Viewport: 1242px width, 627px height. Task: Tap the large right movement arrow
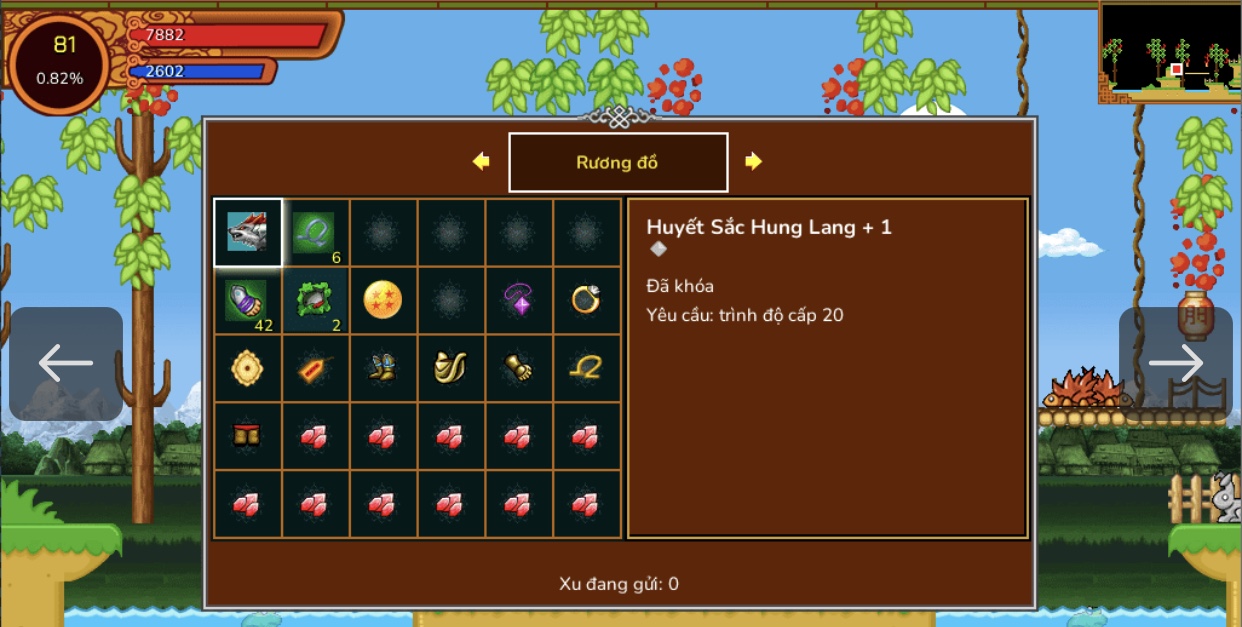[x=1175, y=363]
